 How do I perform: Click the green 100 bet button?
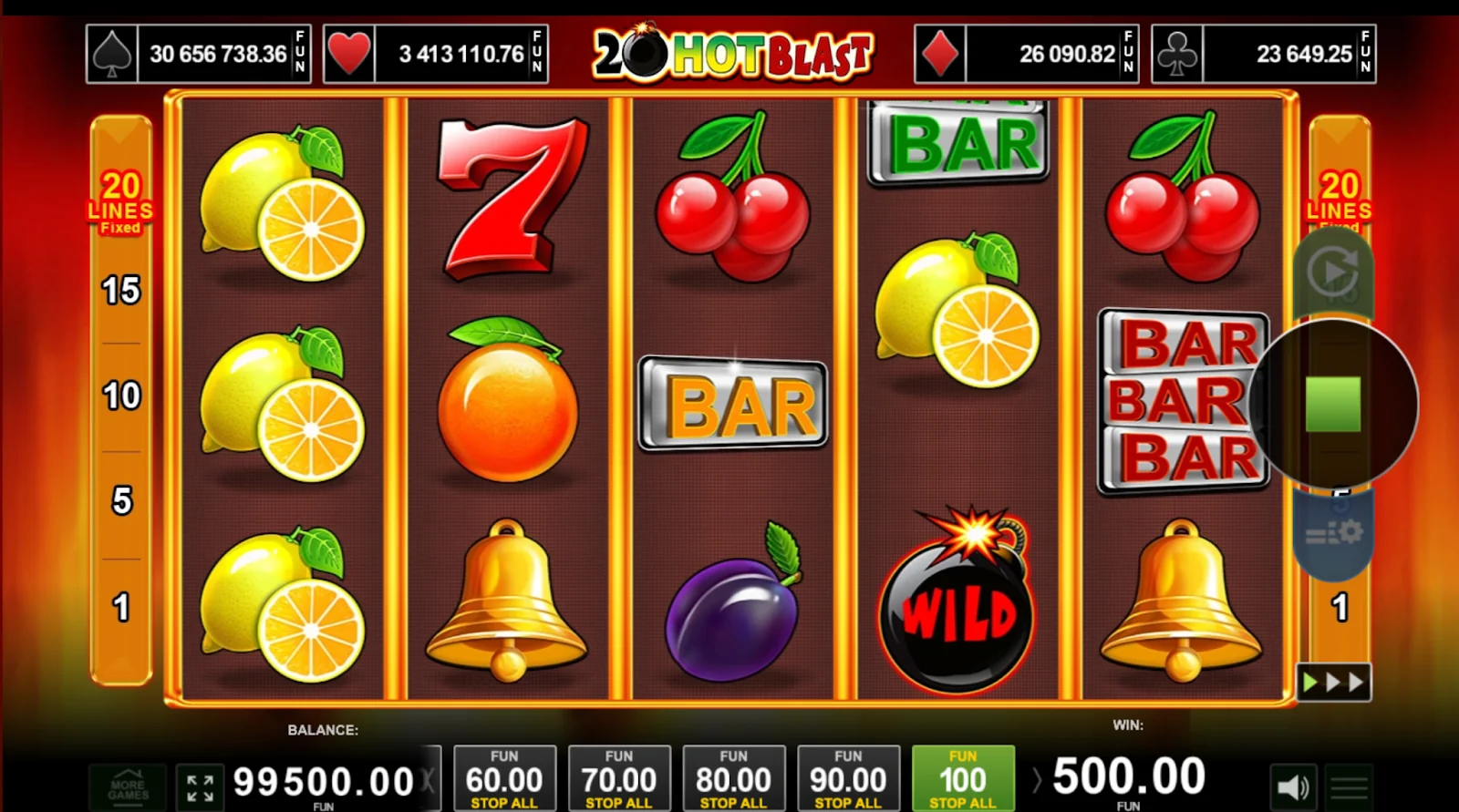point(963,779)
